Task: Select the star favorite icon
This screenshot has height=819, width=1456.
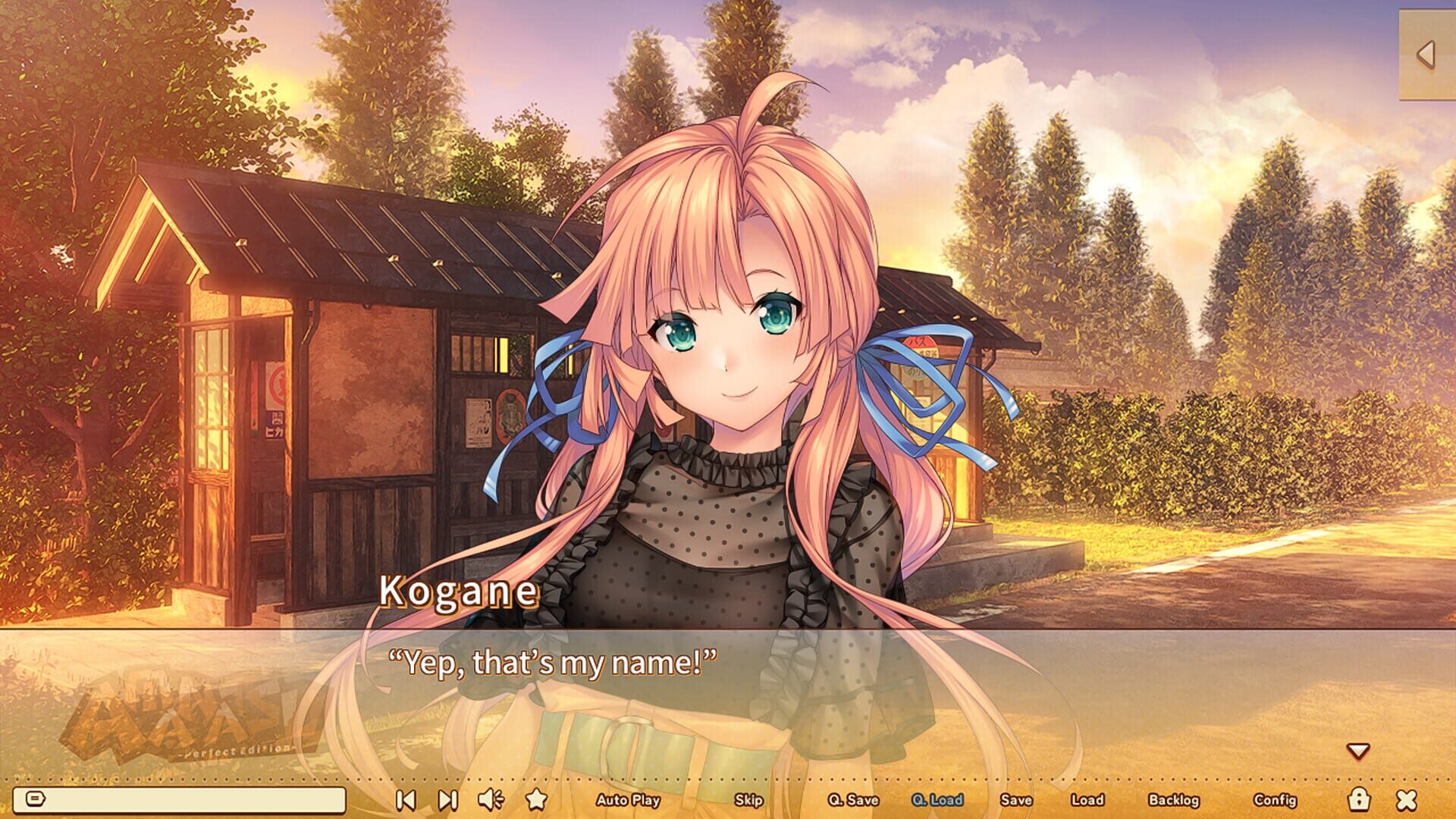Action: (x=539, y=800)
